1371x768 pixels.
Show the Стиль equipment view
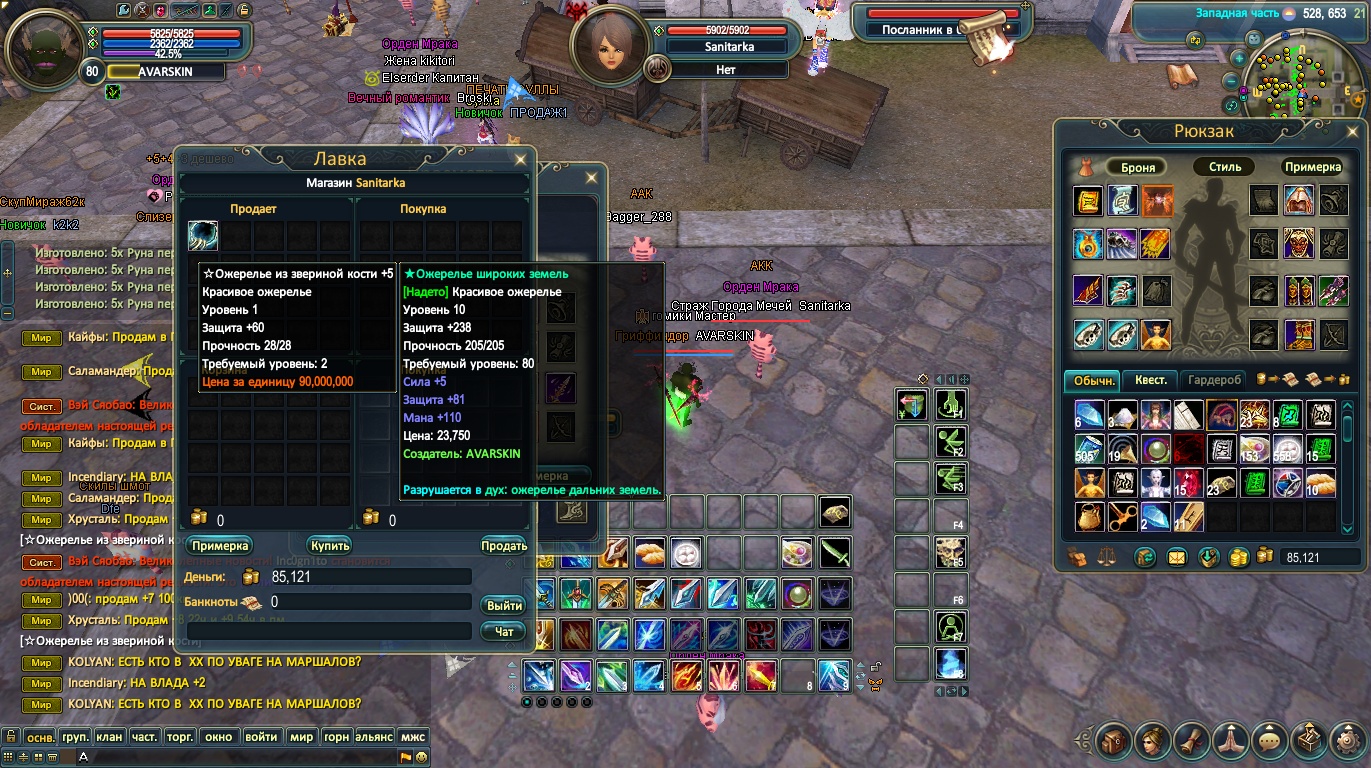point(1224,167)
